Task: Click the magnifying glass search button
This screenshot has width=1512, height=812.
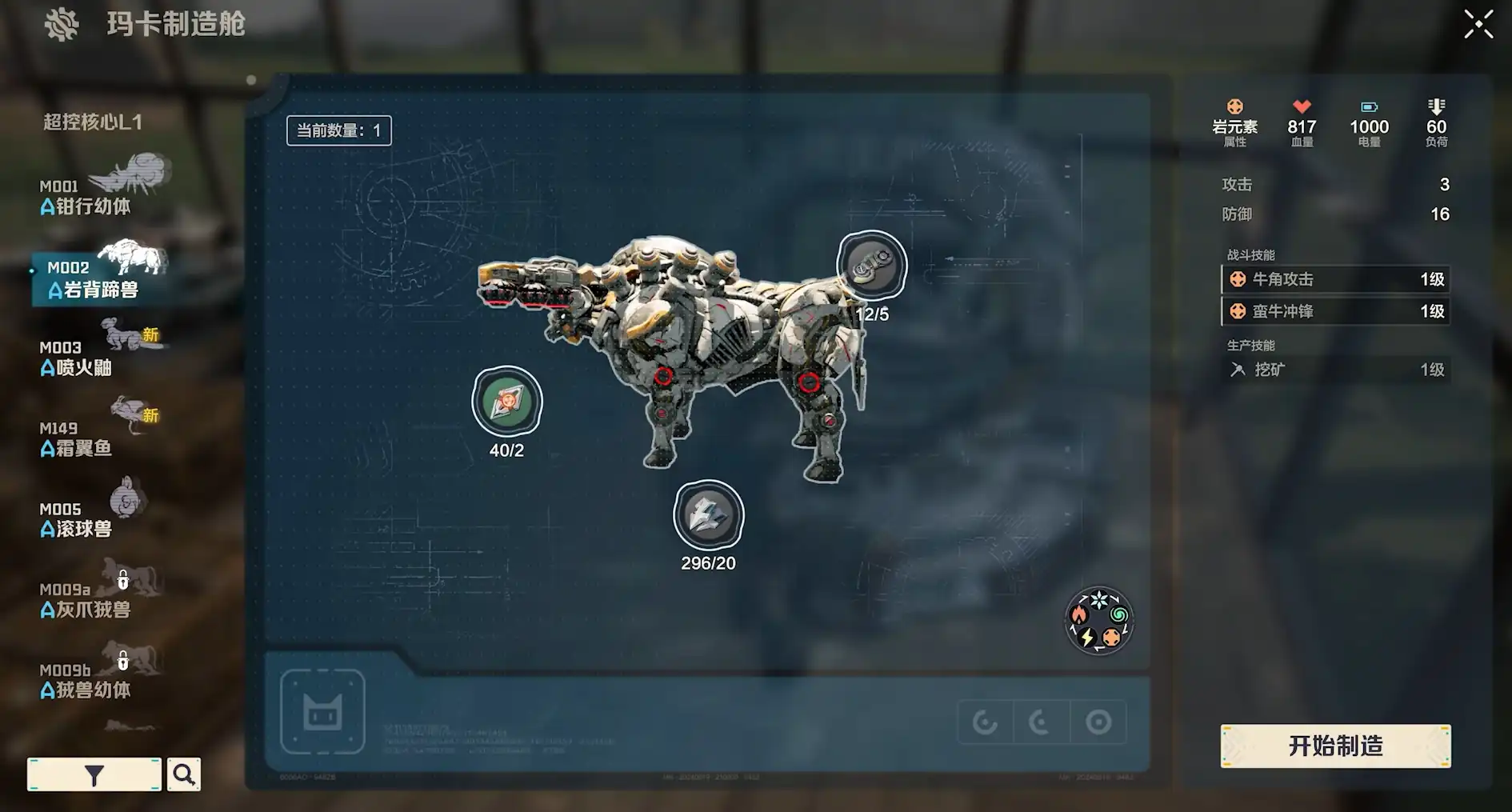Action: tap(184, 774)
